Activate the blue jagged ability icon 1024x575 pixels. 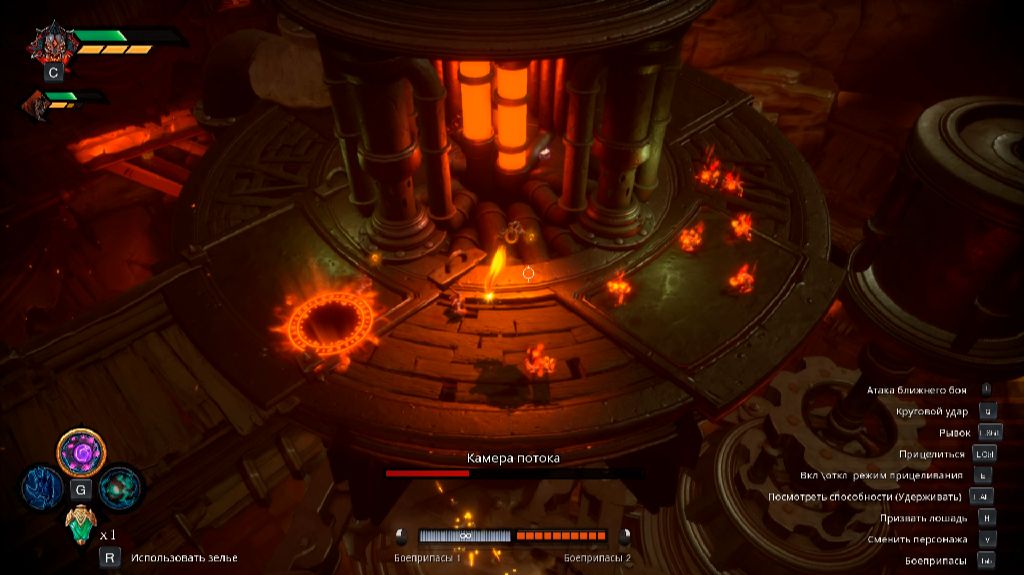(x=44, y=488)
